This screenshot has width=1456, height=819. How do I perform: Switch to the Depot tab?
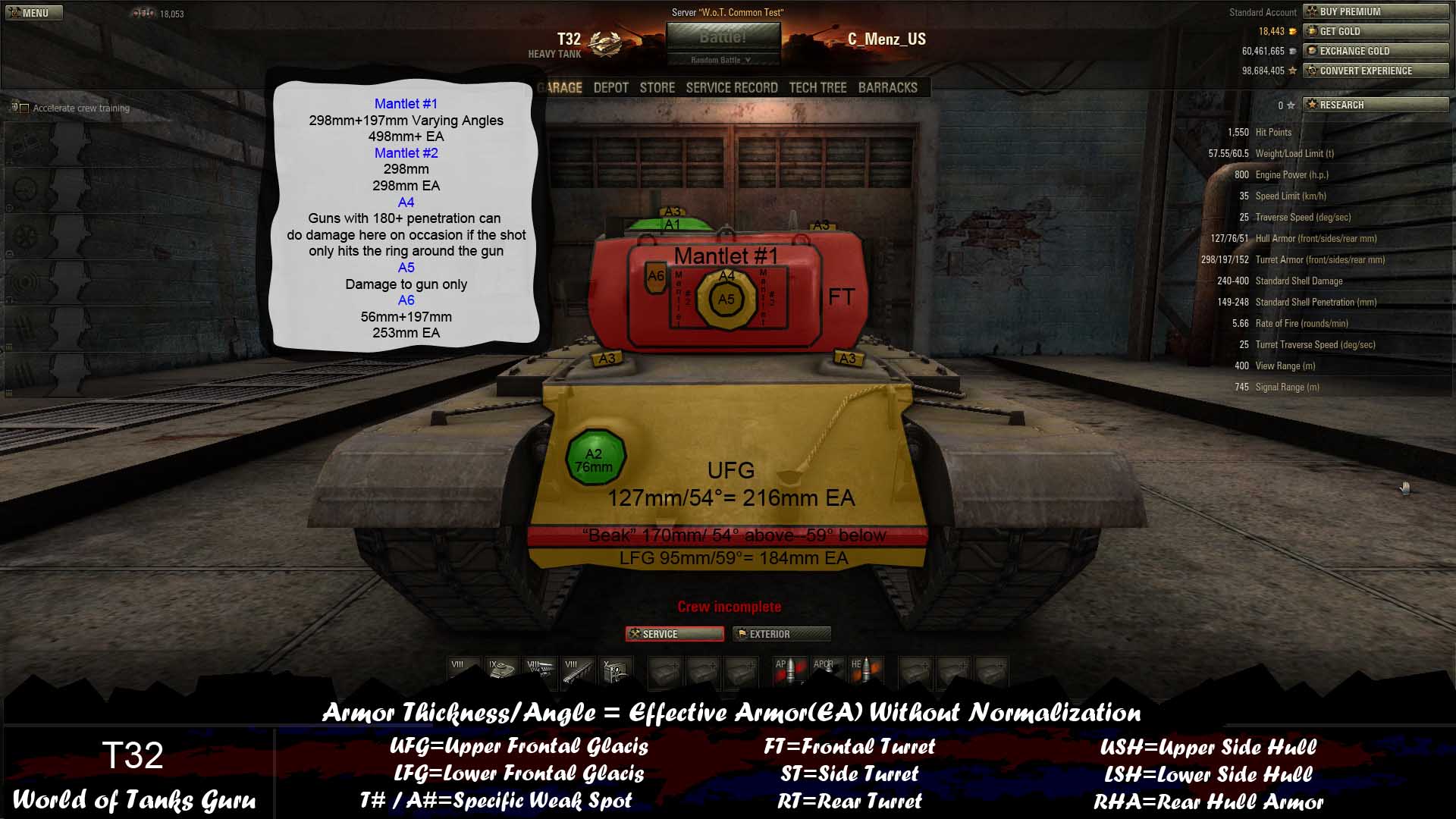(610, 88)
